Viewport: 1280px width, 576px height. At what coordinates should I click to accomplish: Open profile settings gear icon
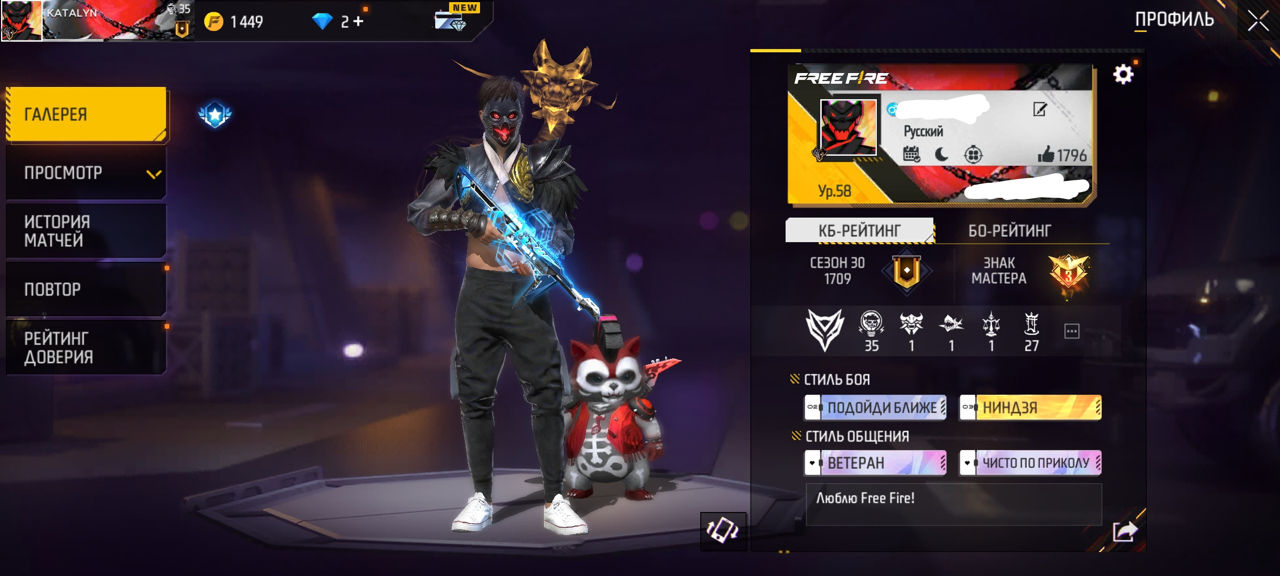point(1123,74)
